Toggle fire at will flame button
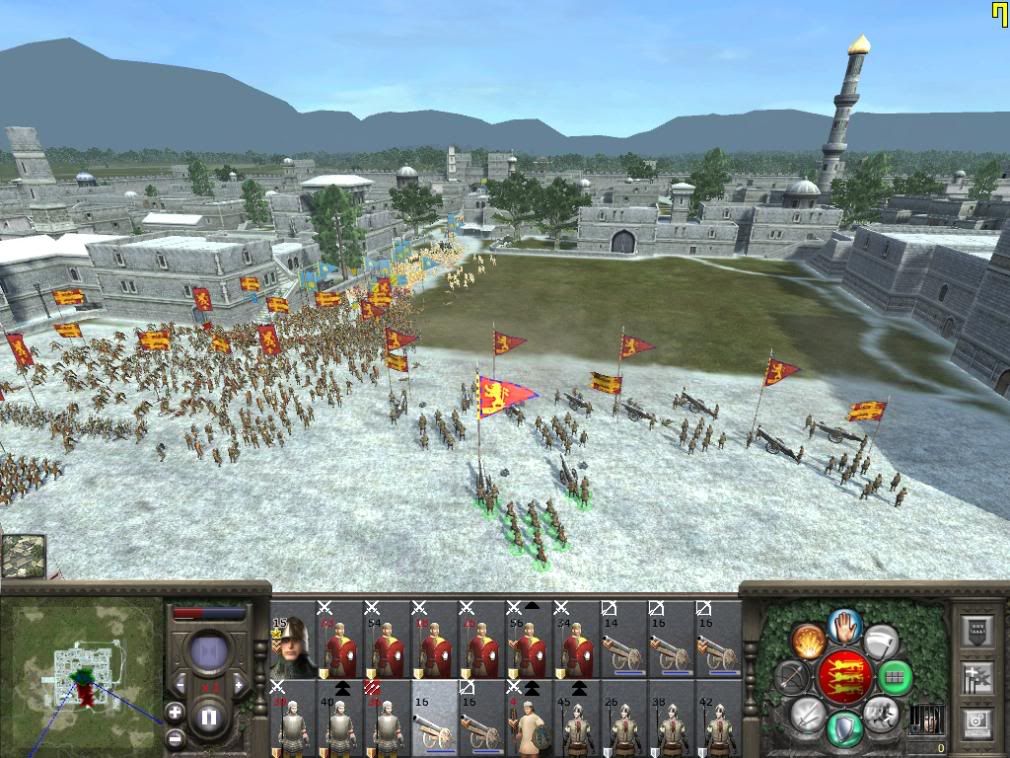This screenshot has height=758, width=1010. pyautogui.click(x=806, y=639)
